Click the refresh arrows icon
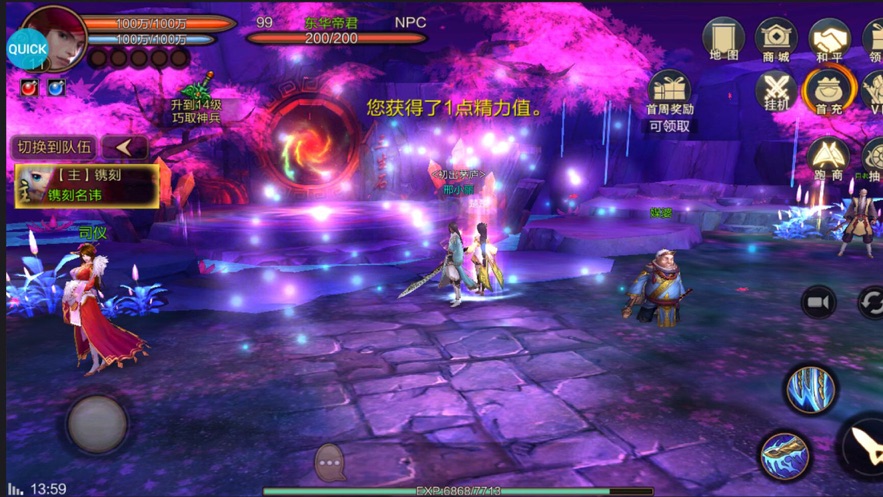Viewport: 883px width, 497px height. pos(871,302)
